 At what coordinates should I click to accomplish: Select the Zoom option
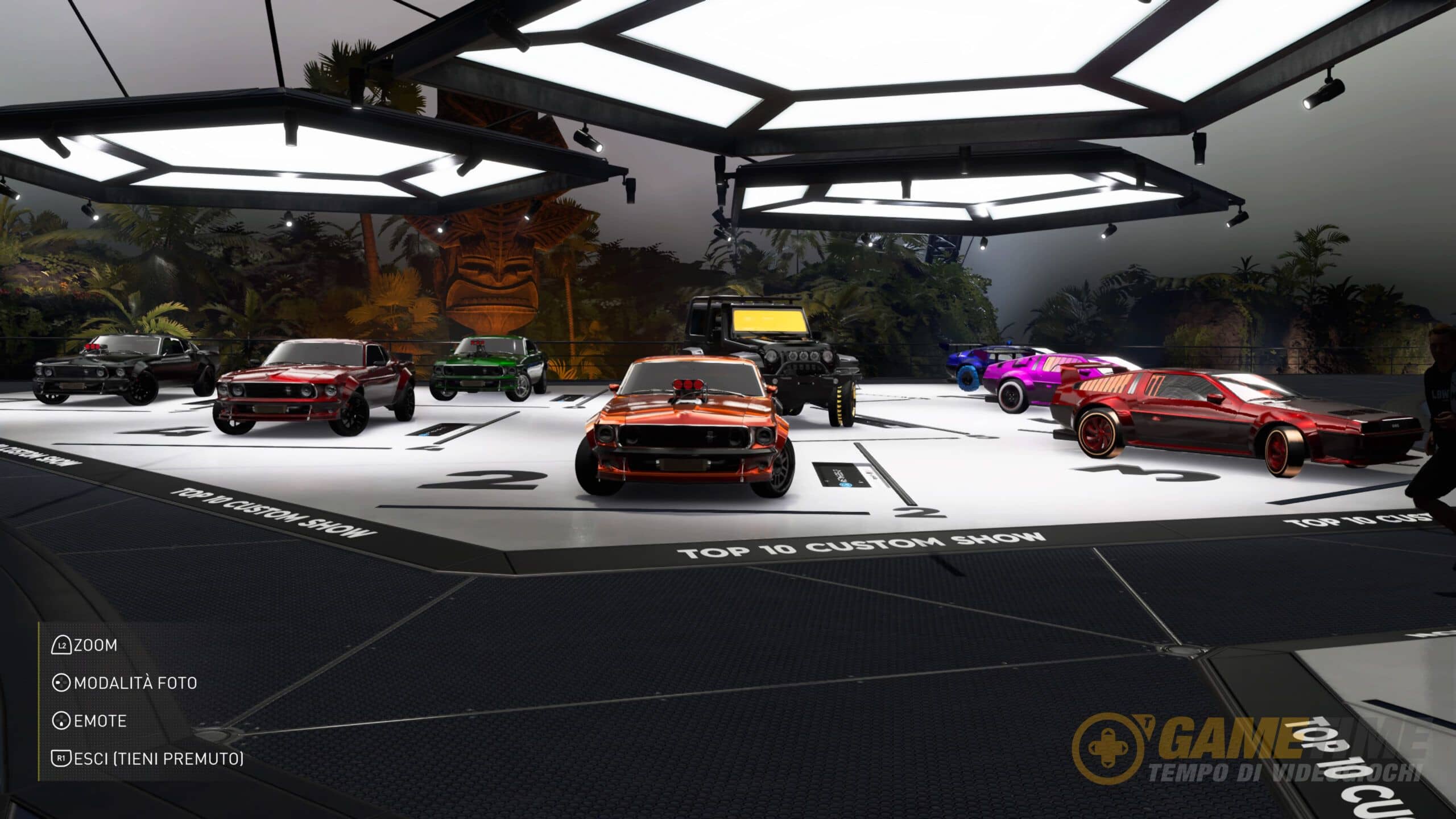click(x=85, y=646)
